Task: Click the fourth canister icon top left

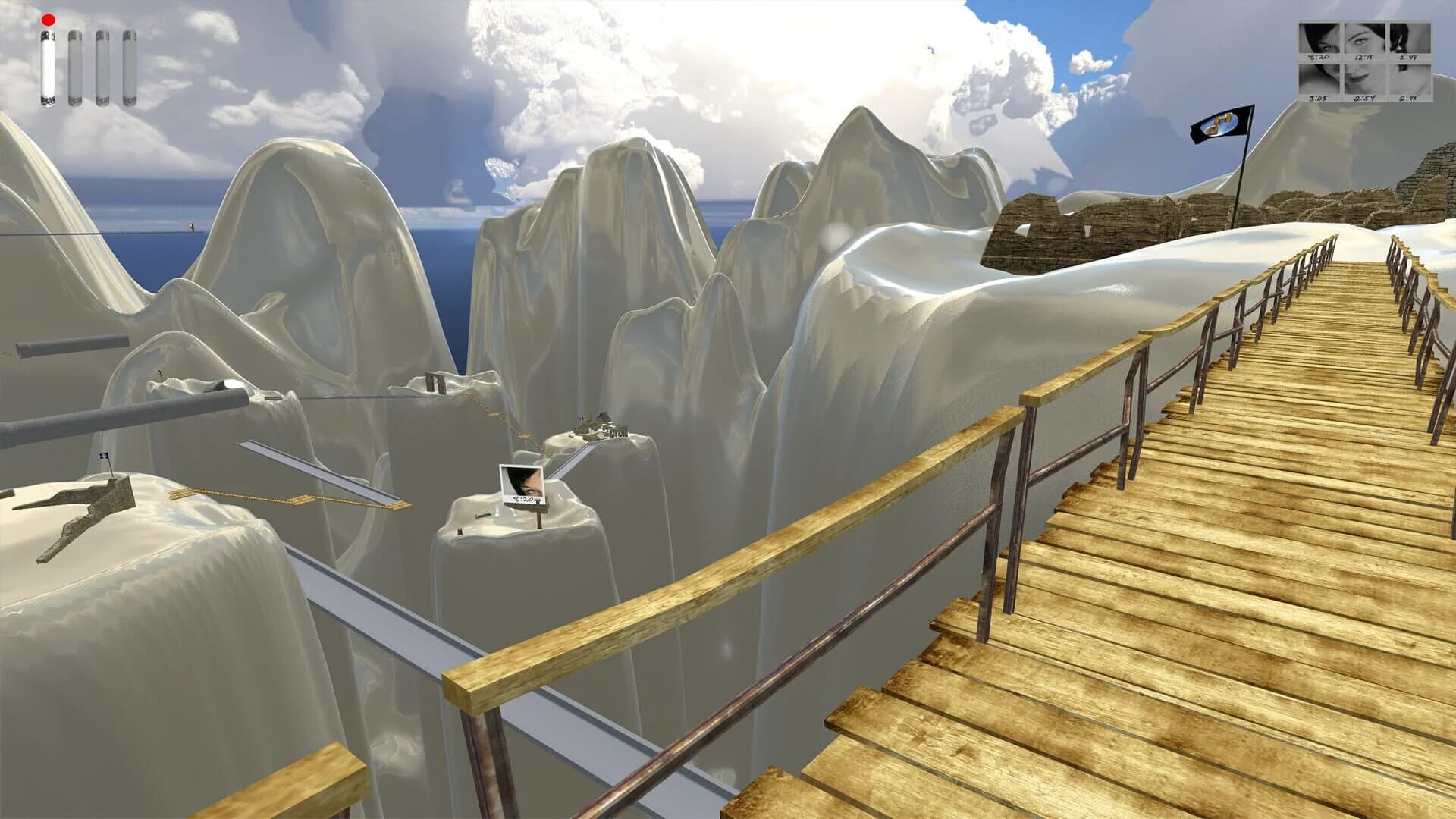Action: [x=129, y=68]
